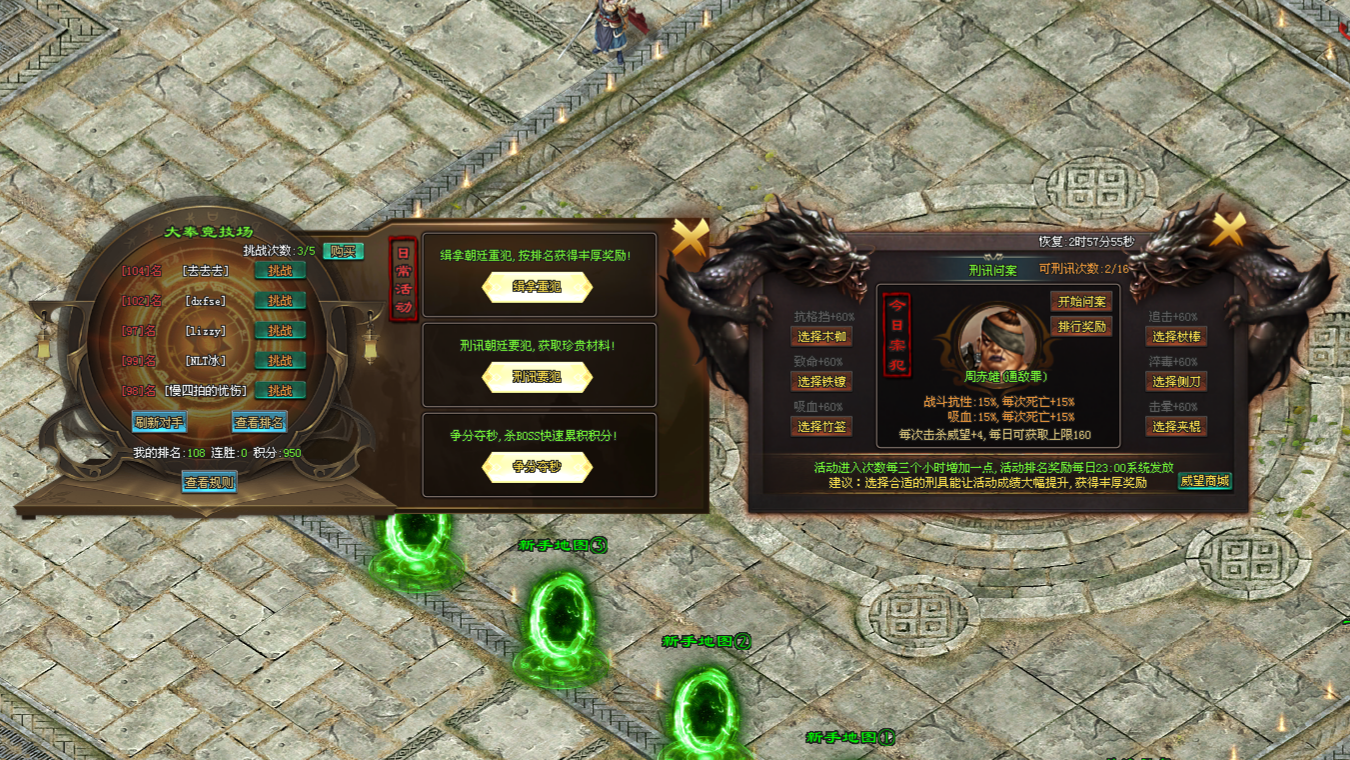1350x760 pixels.
Task: Close the 刑讯问案 interrogation panel
Action: tap(1227, 229)
